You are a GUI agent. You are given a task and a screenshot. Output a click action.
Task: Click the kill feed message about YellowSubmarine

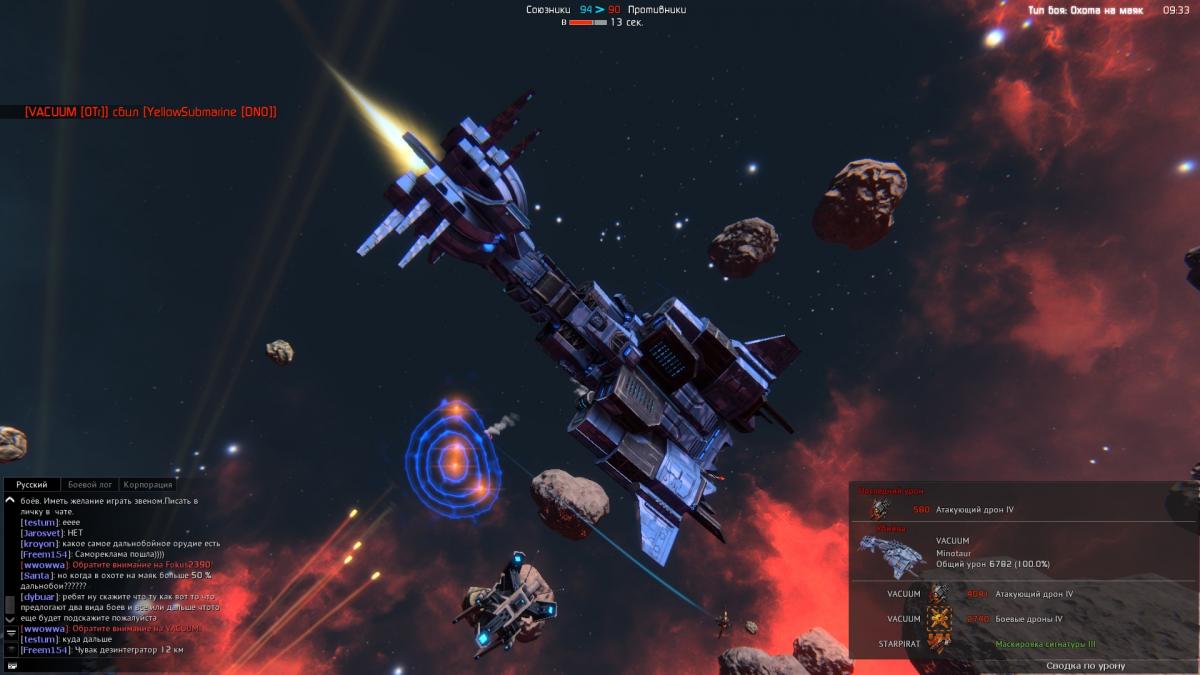(x=150, y=112)
